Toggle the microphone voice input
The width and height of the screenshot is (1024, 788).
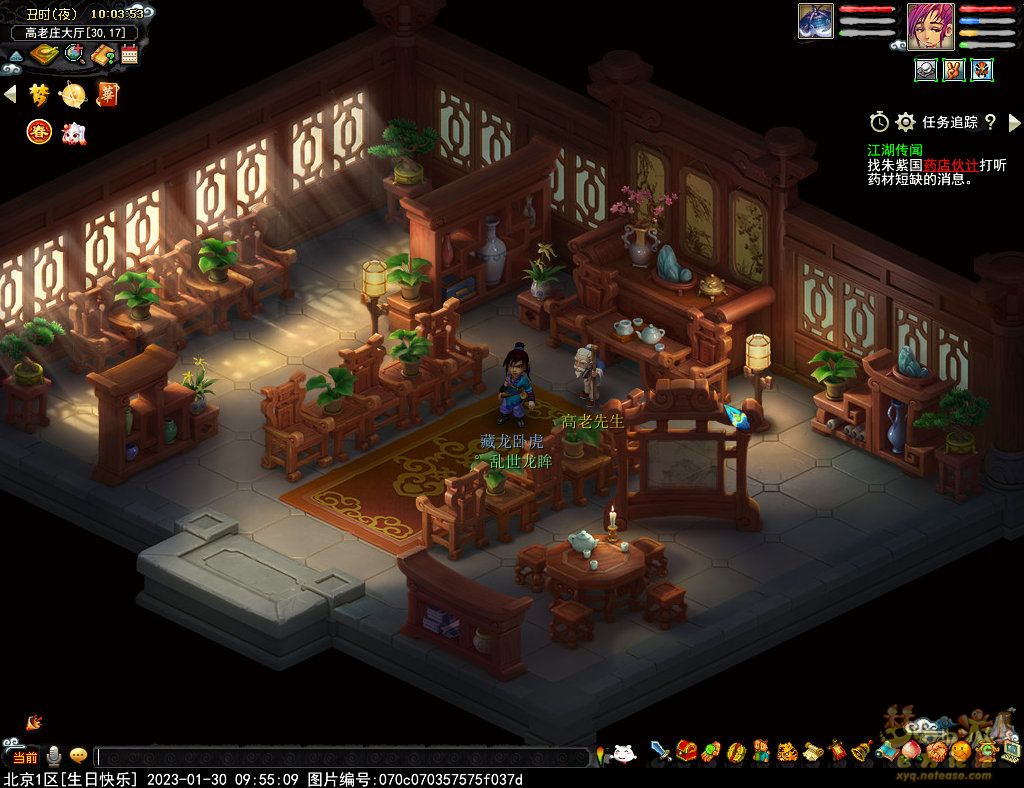pyautogui.click(x=53, y=757)
